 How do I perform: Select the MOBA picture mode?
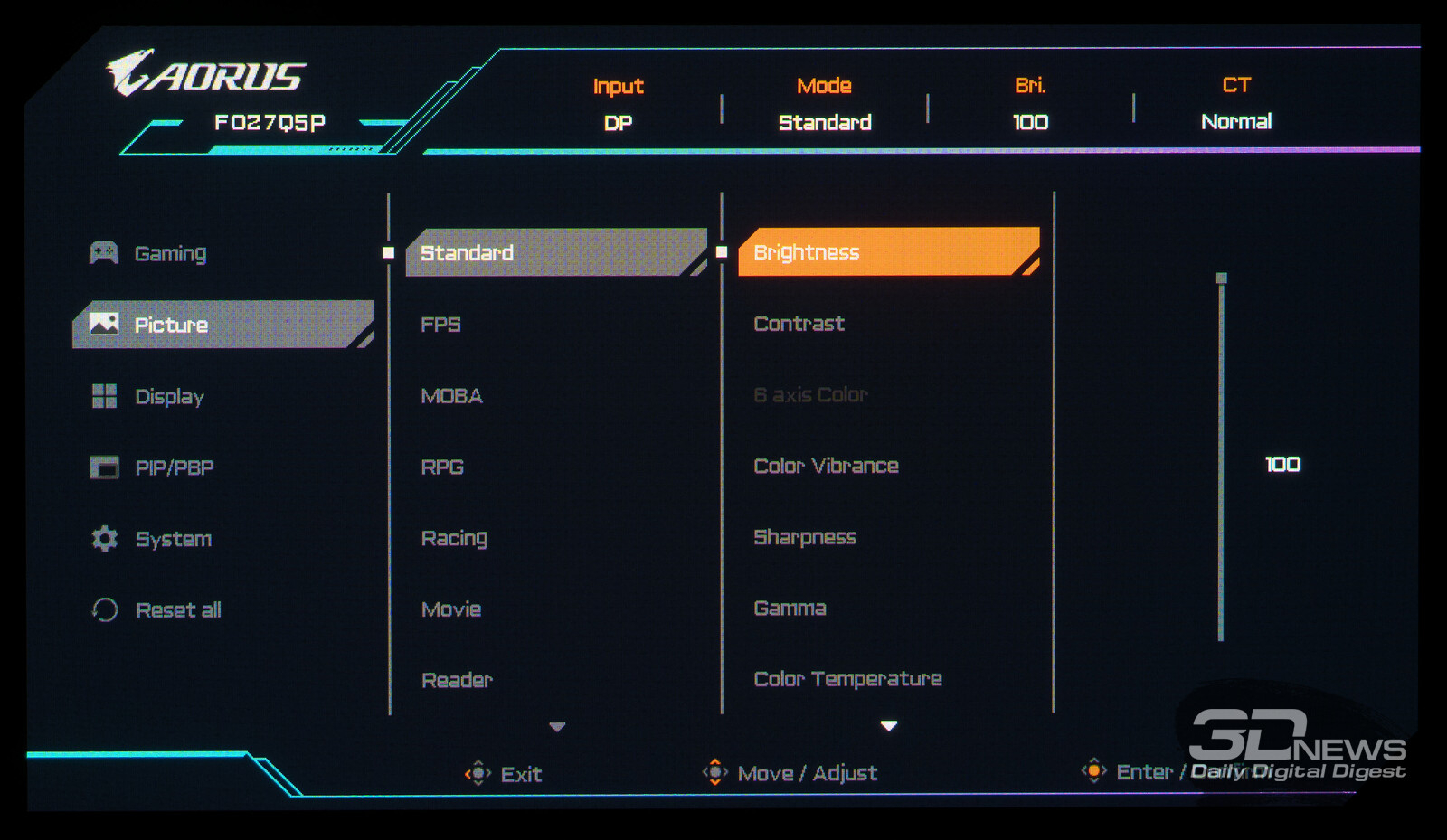pyautogui.click(x=451, y=395)
